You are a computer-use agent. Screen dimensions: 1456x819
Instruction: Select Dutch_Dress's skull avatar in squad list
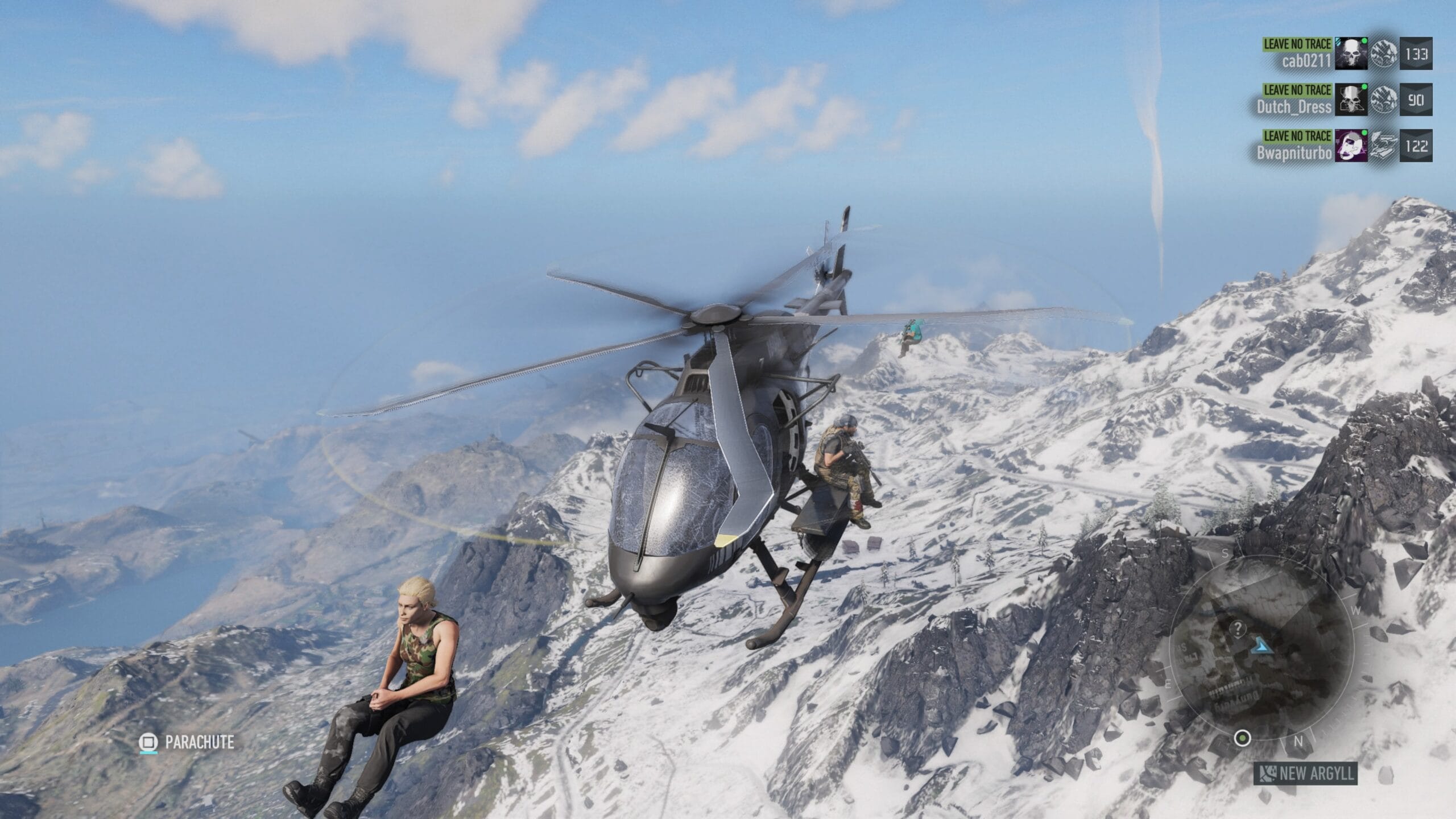[x=1351, y=100]
